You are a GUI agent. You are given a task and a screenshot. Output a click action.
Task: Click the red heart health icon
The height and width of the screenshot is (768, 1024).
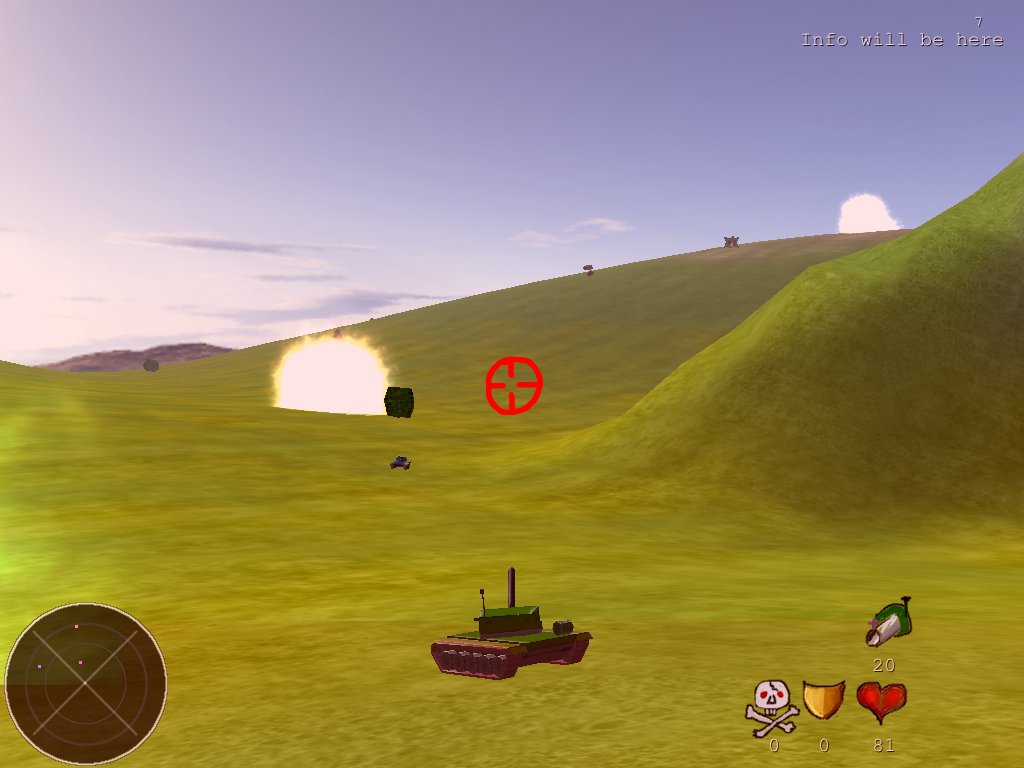(x=881, y=701)
